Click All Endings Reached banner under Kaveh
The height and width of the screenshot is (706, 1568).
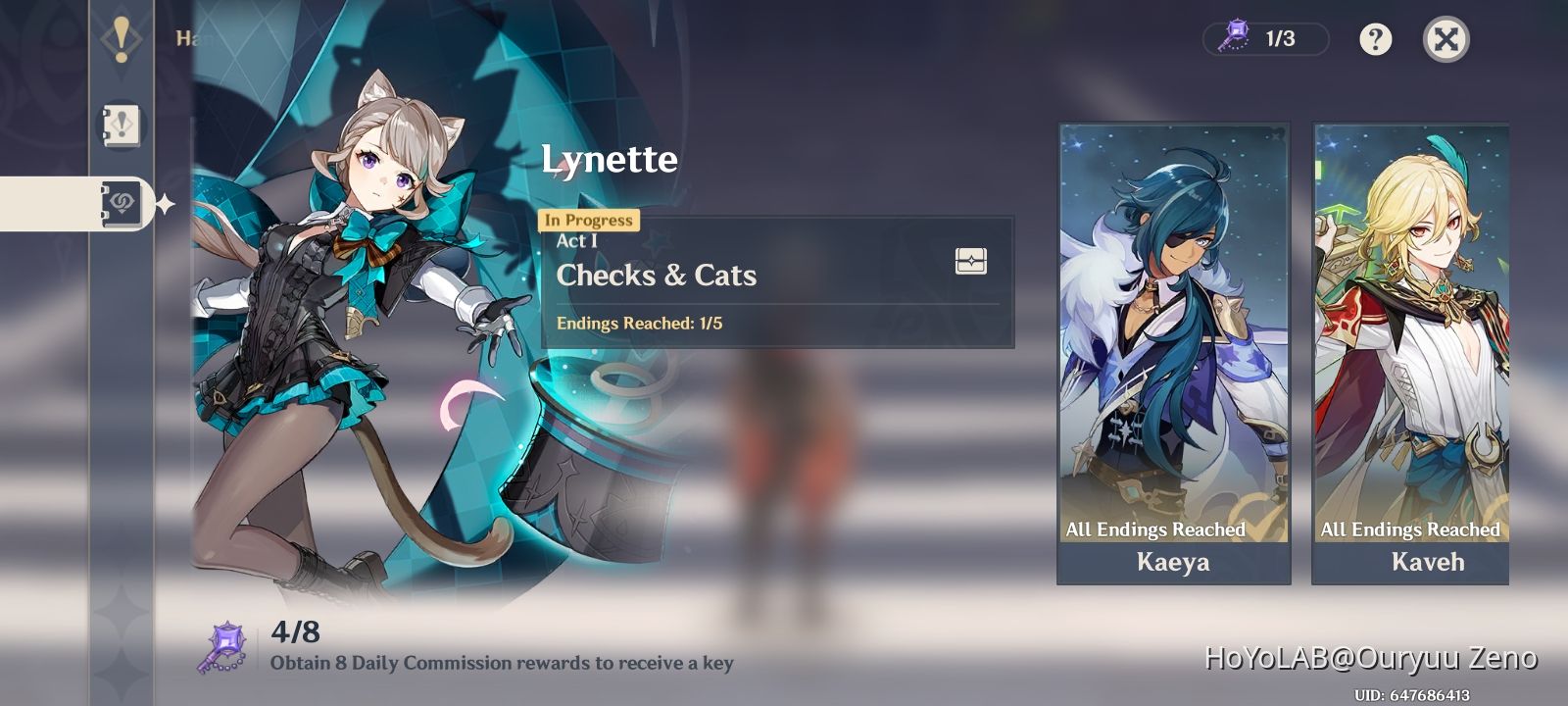pyautogui.click(x=1409, y=529)
